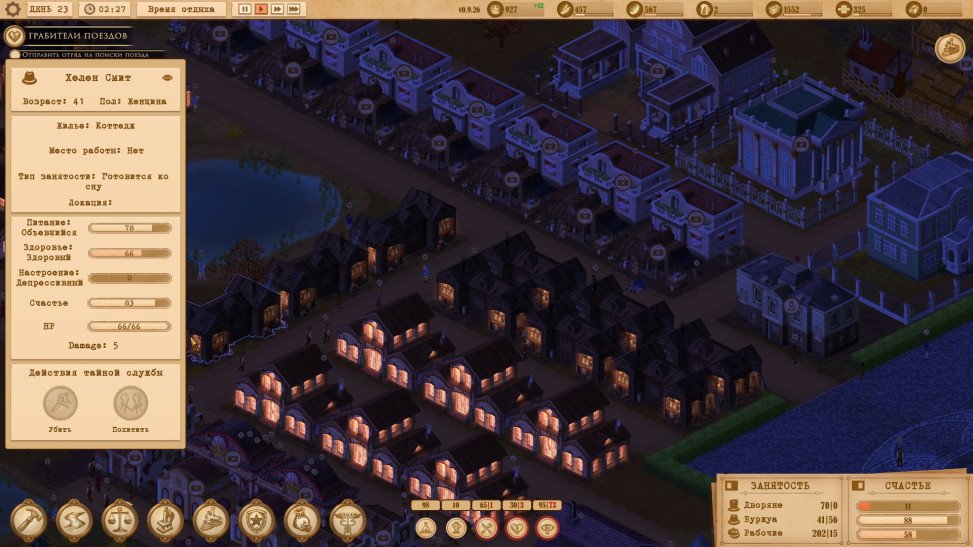Use the 'Похитить' secret service action
The image size is (973, 547).
pyautogui.click(x=130, y=404)
